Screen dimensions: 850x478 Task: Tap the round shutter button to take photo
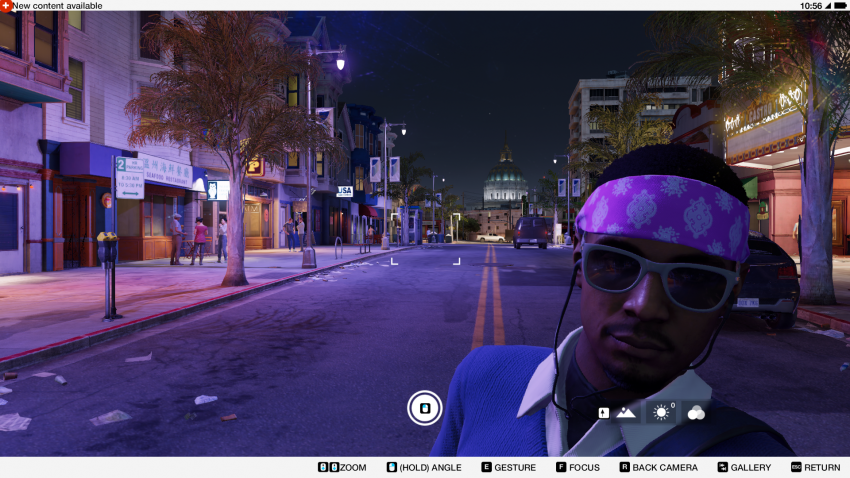pyautogui.click(x=424, y=407)
